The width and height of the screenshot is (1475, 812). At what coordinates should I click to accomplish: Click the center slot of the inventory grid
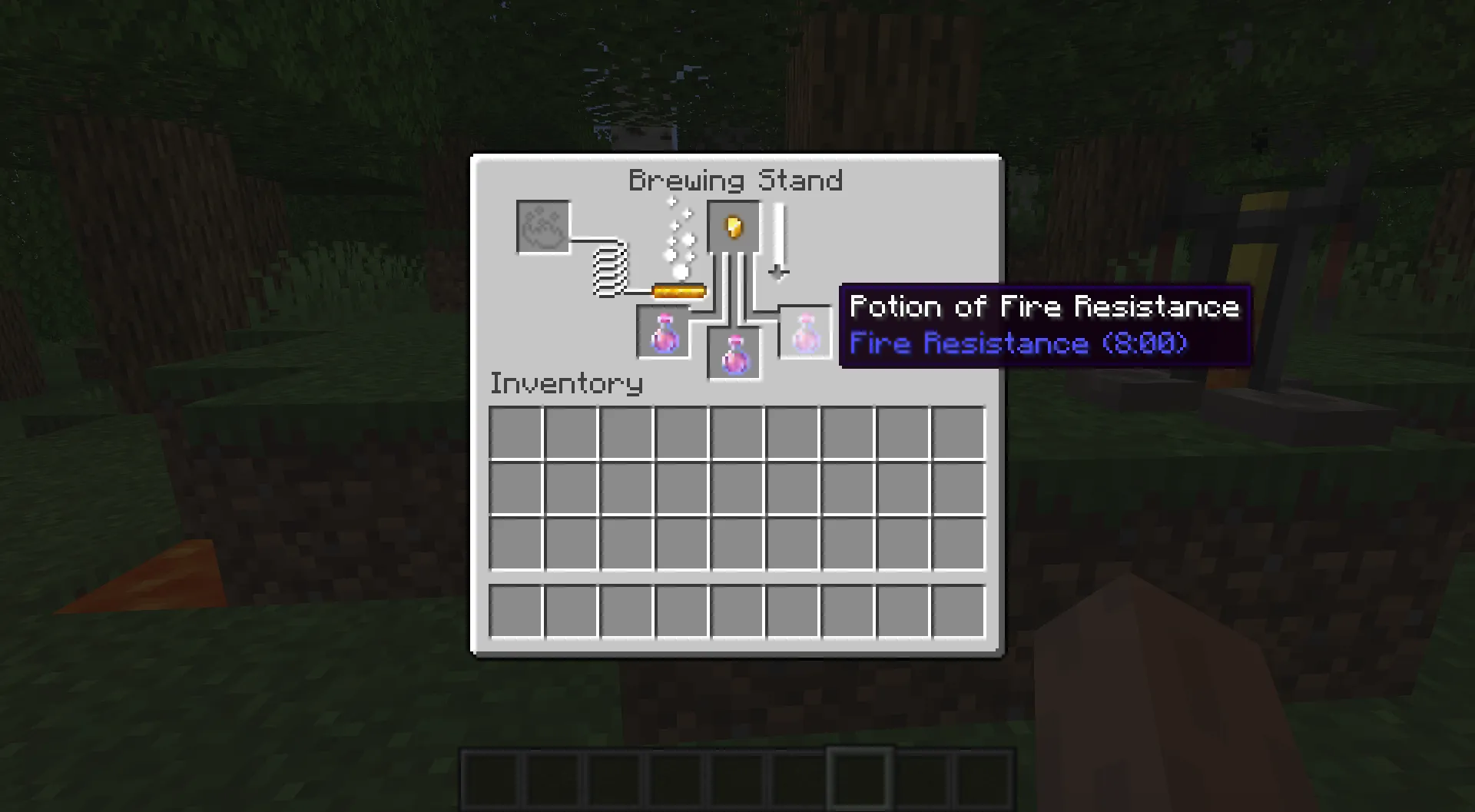(x=737, y=489)
